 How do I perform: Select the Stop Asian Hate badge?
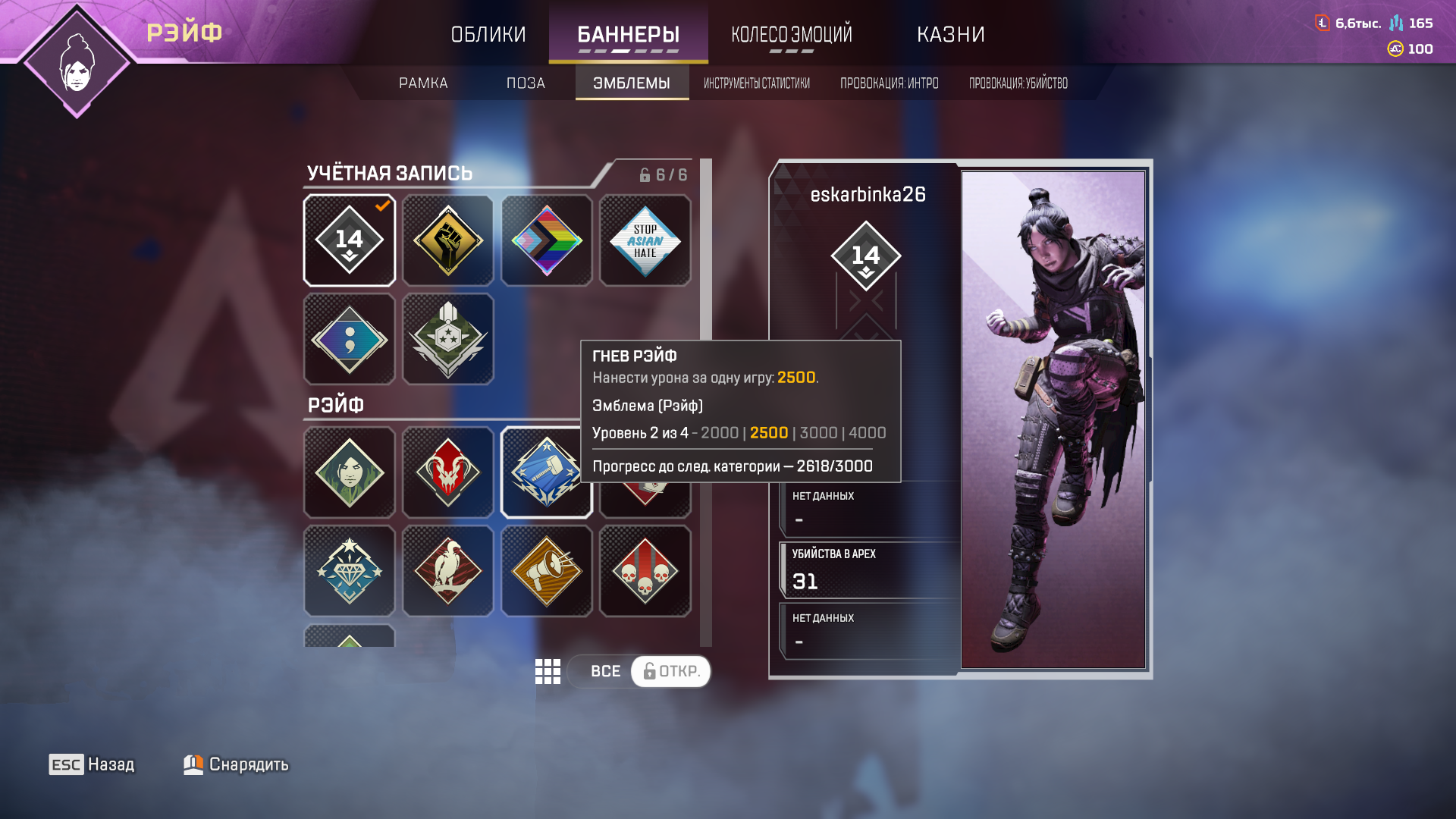(645, 240)
